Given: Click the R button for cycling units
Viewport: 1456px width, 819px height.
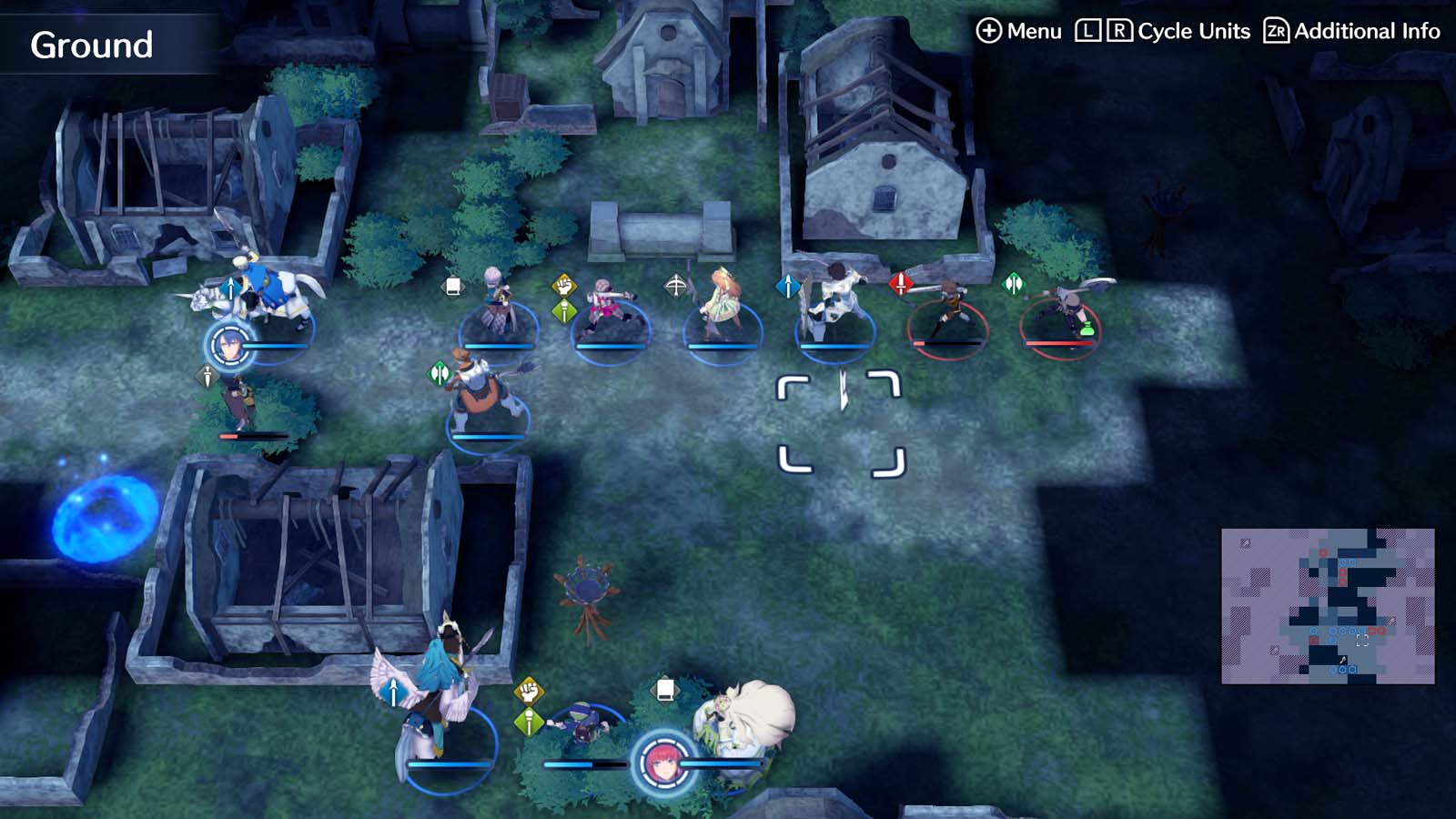Looking at the screenshot, I should [1121, 30].
